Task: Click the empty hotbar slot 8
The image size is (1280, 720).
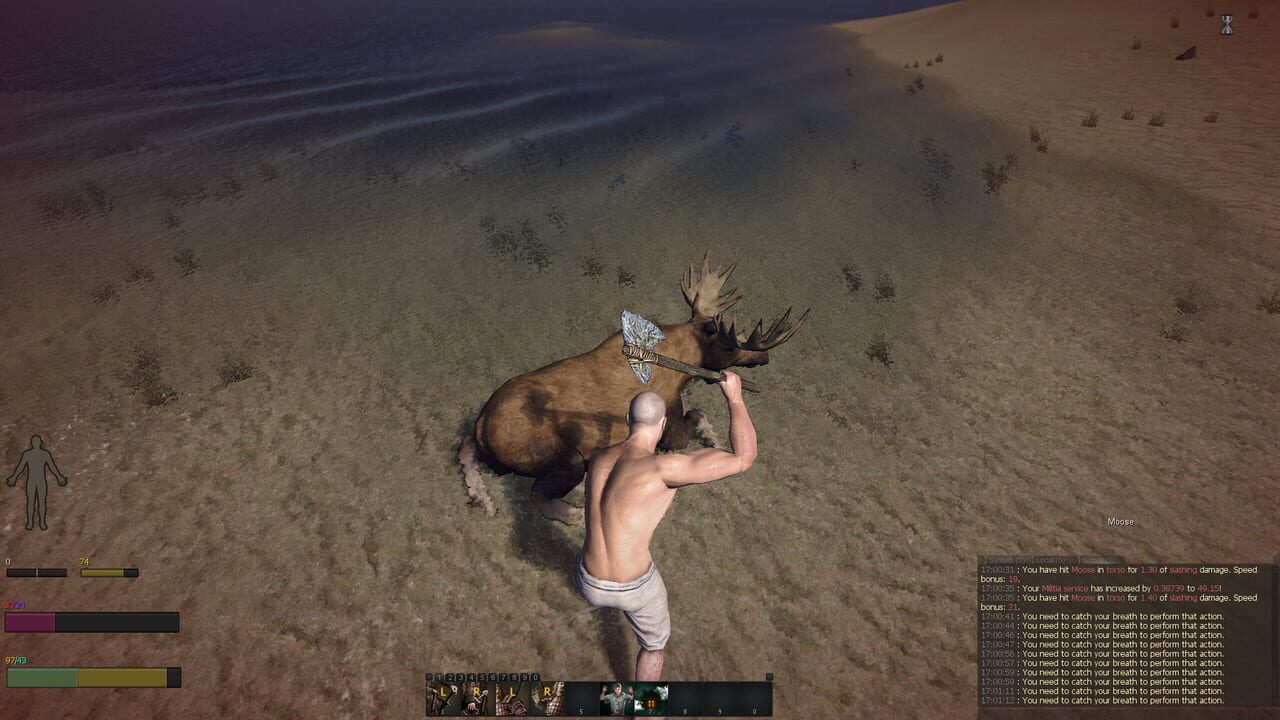Action: coord(685,695)
